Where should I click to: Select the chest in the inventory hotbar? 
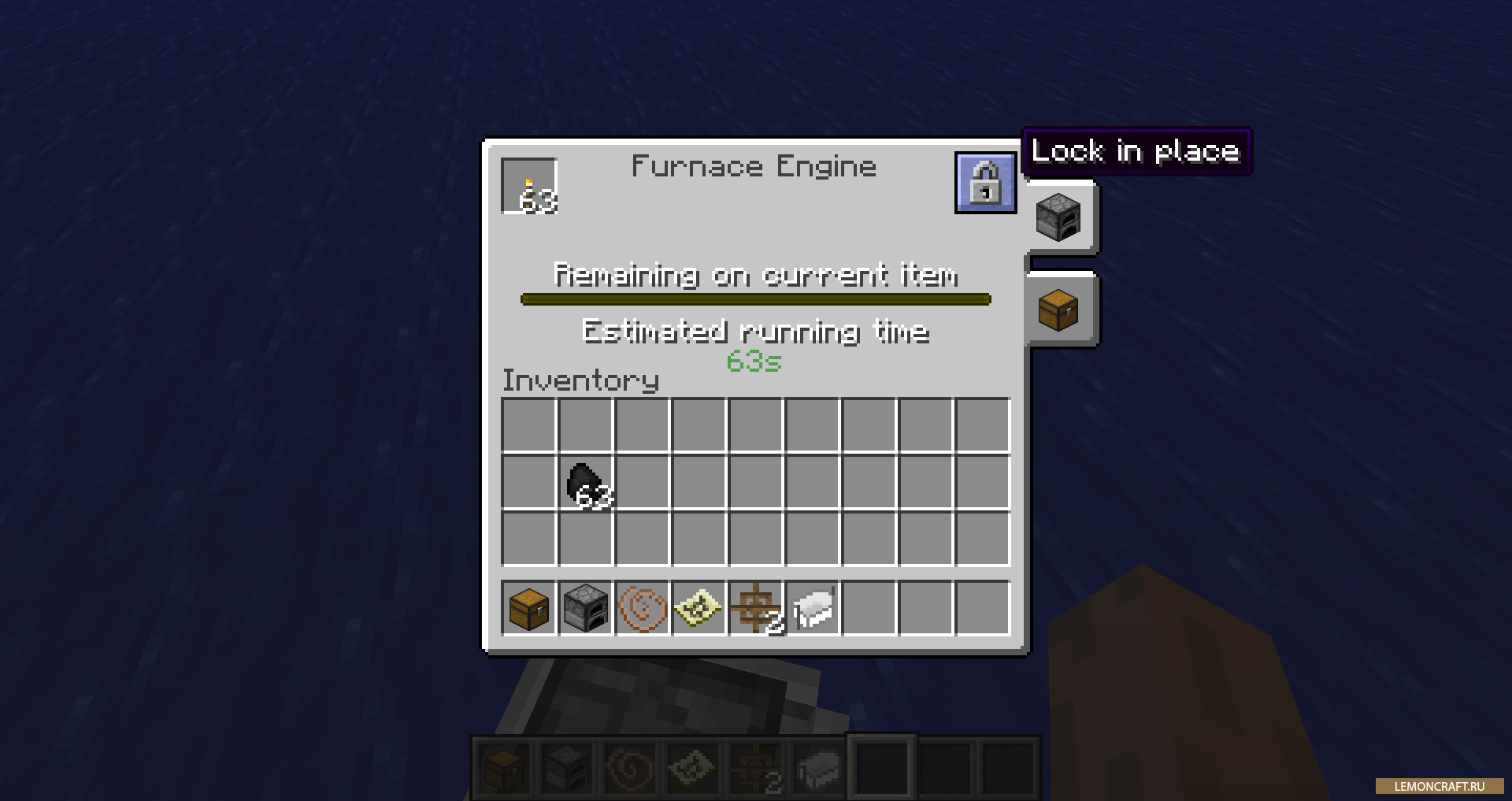click(x=529, y=608)
